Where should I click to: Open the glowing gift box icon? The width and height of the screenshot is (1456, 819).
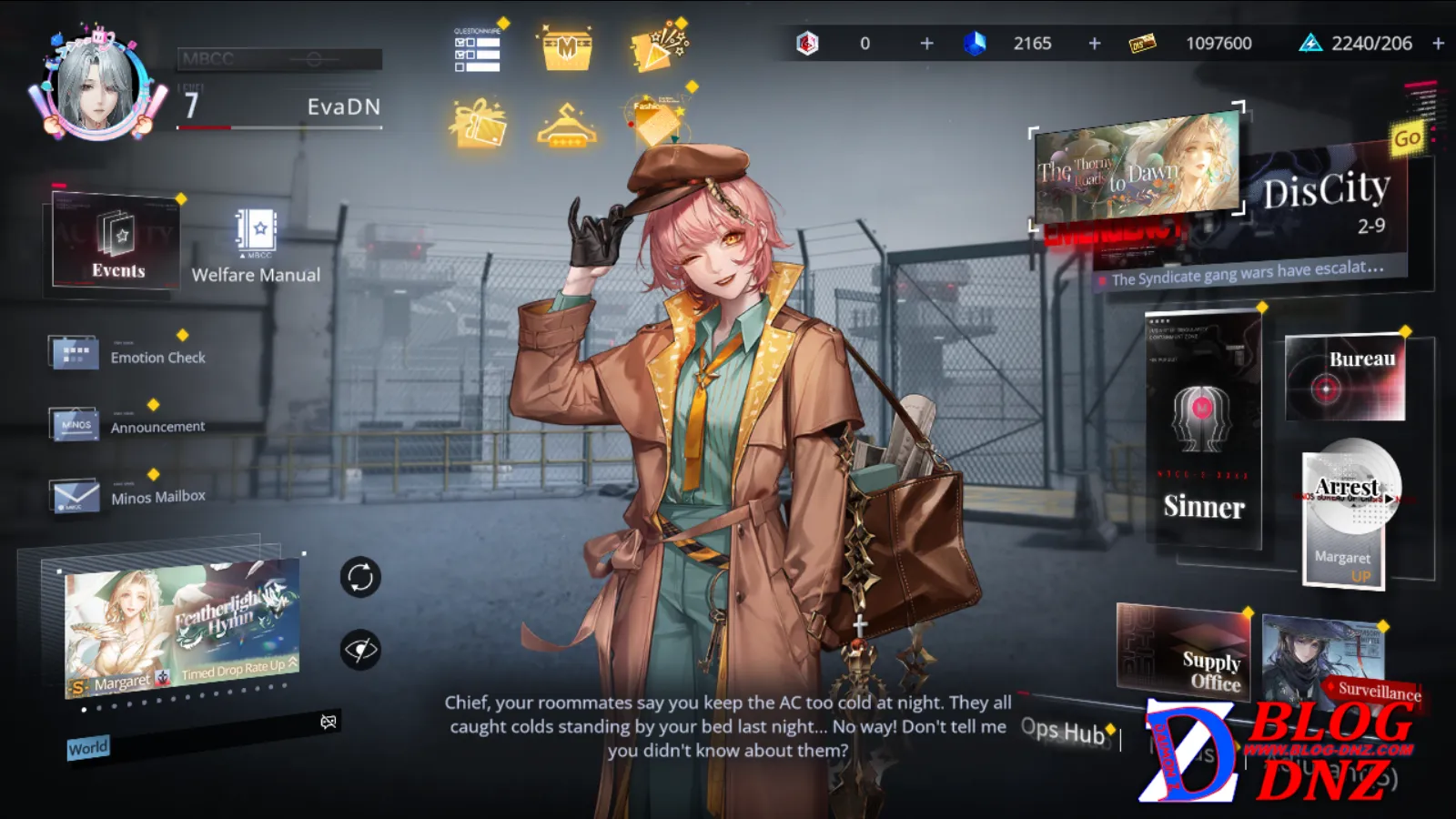(478, 124)
